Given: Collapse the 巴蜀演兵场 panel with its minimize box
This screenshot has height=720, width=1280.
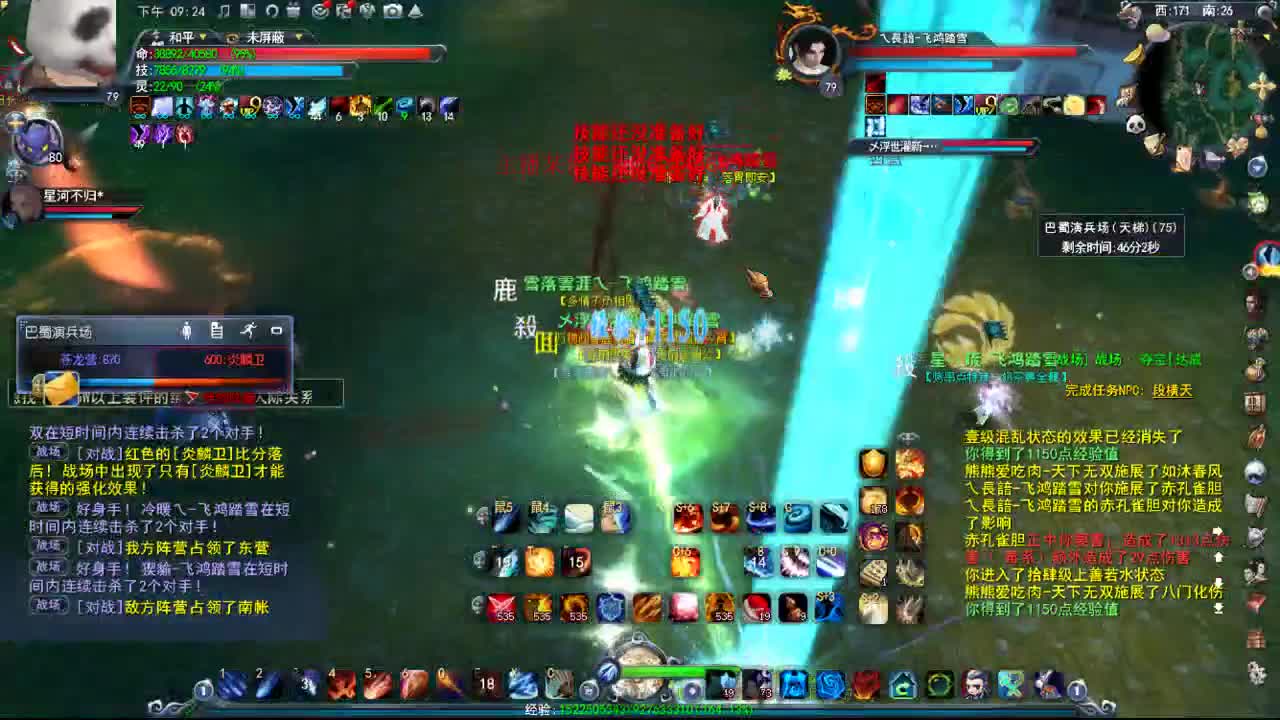Looking at the screenshot, I should tap(277, 330).
